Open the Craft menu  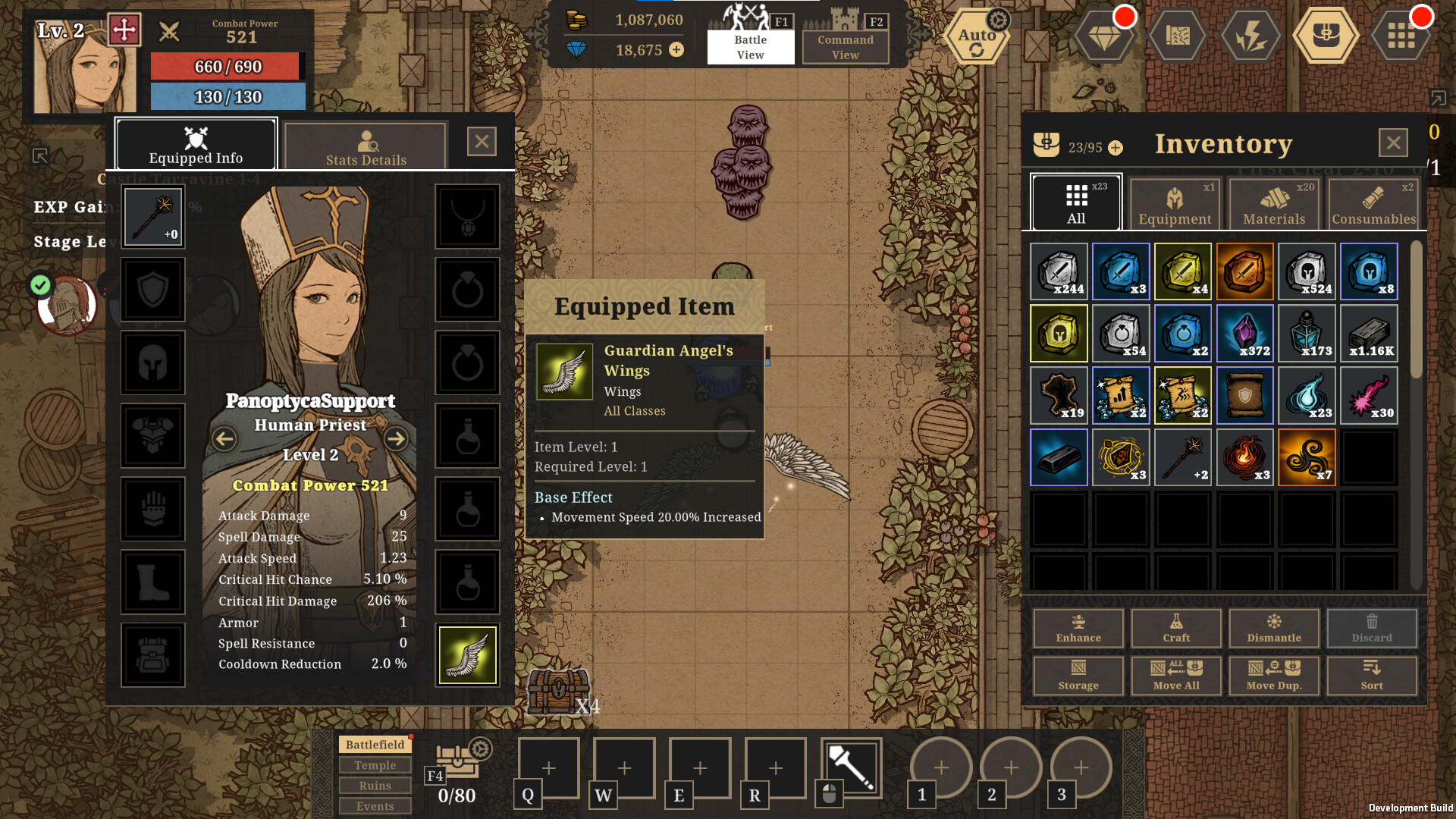[x=1176, y=629]
